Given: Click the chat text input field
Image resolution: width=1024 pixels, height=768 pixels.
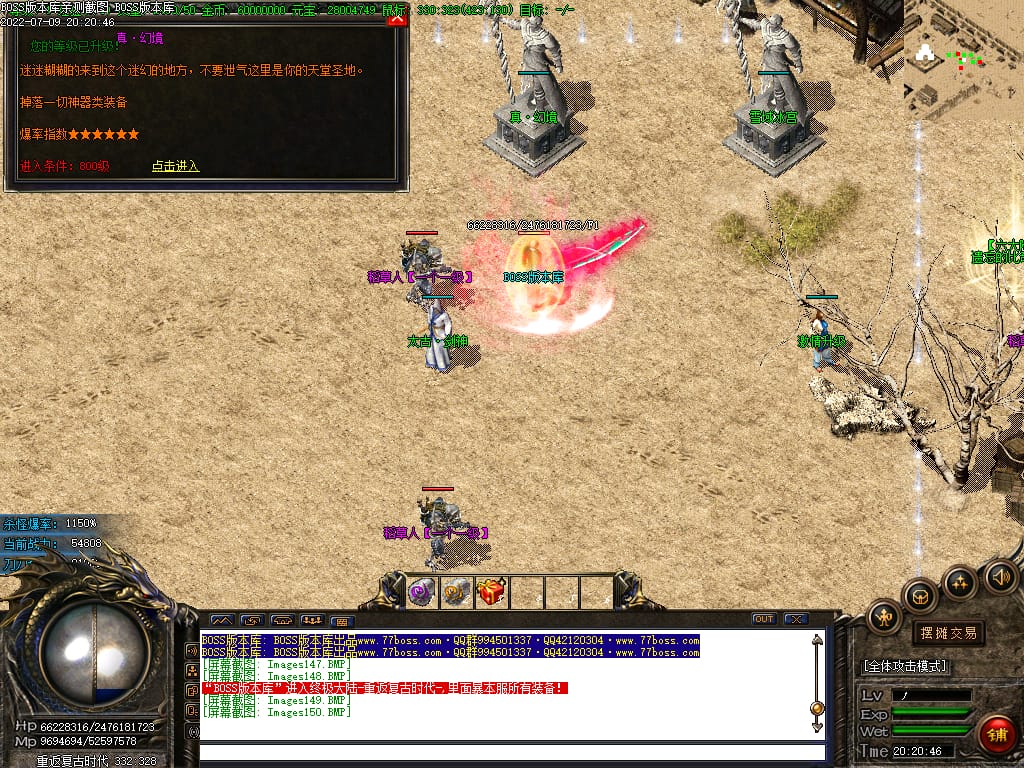Looking at the screenshot, I should click(x=512, y=752).
